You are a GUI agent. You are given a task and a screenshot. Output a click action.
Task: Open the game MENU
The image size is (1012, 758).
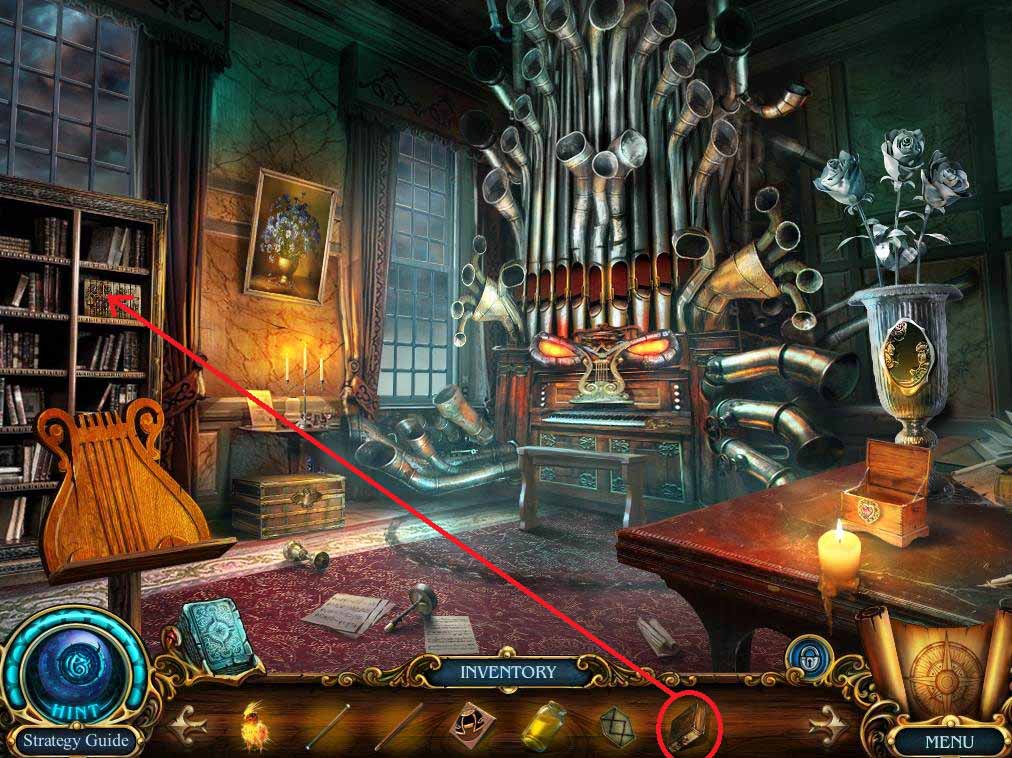[x=948, y=742]
